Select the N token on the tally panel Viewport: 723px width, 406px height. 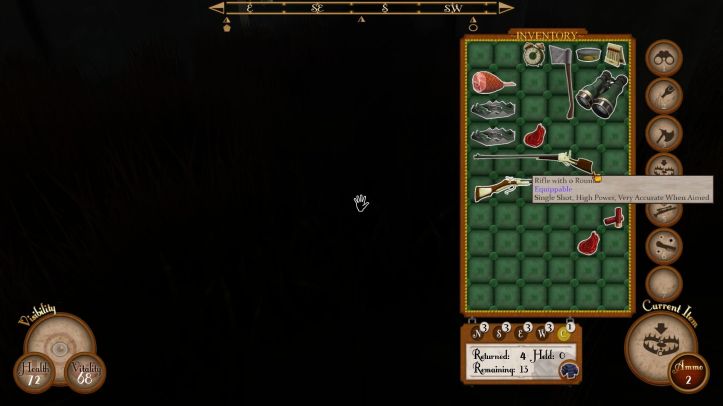[477, 333]
